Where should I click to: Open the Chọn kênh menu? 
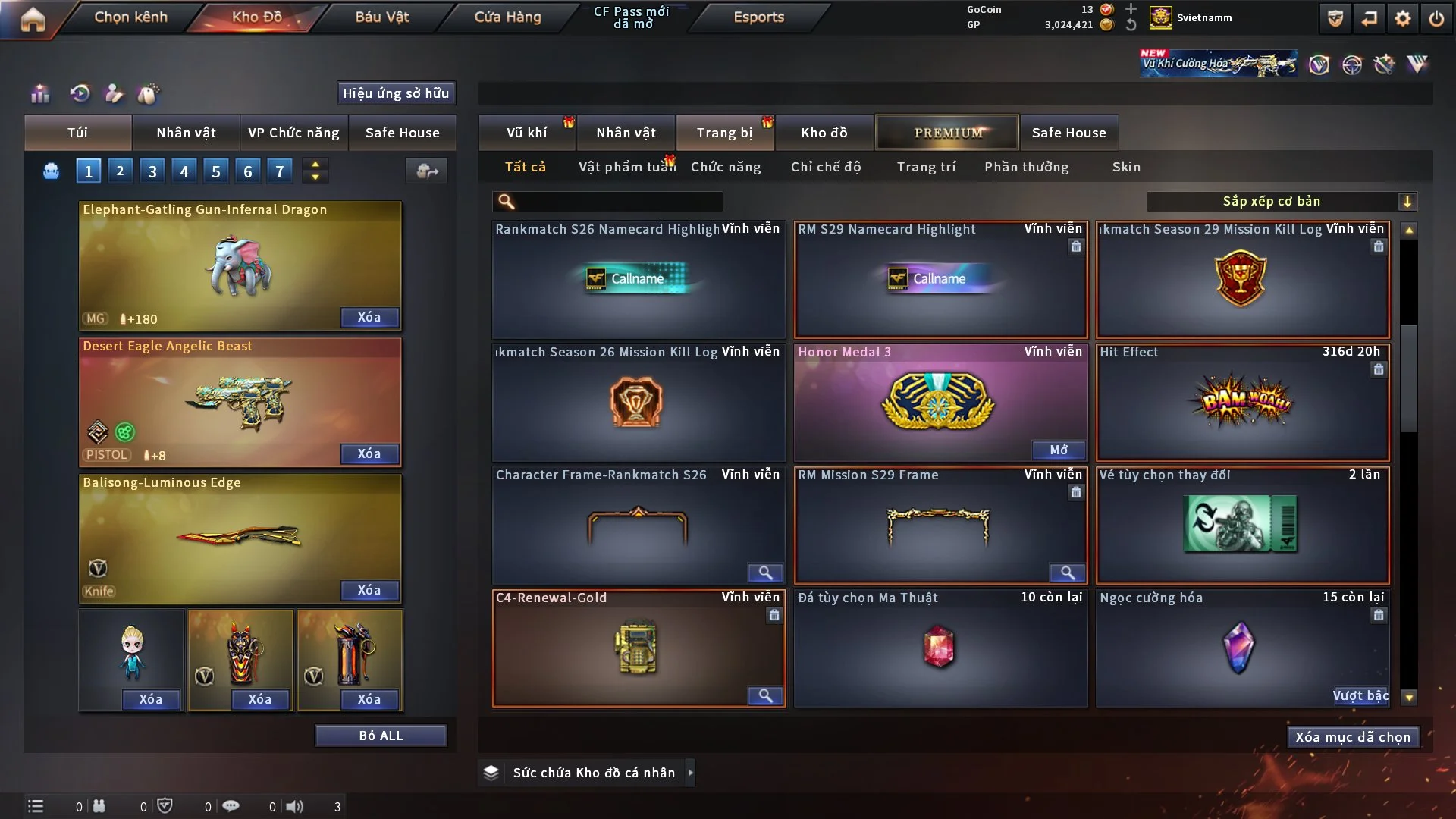coord(130,17)
